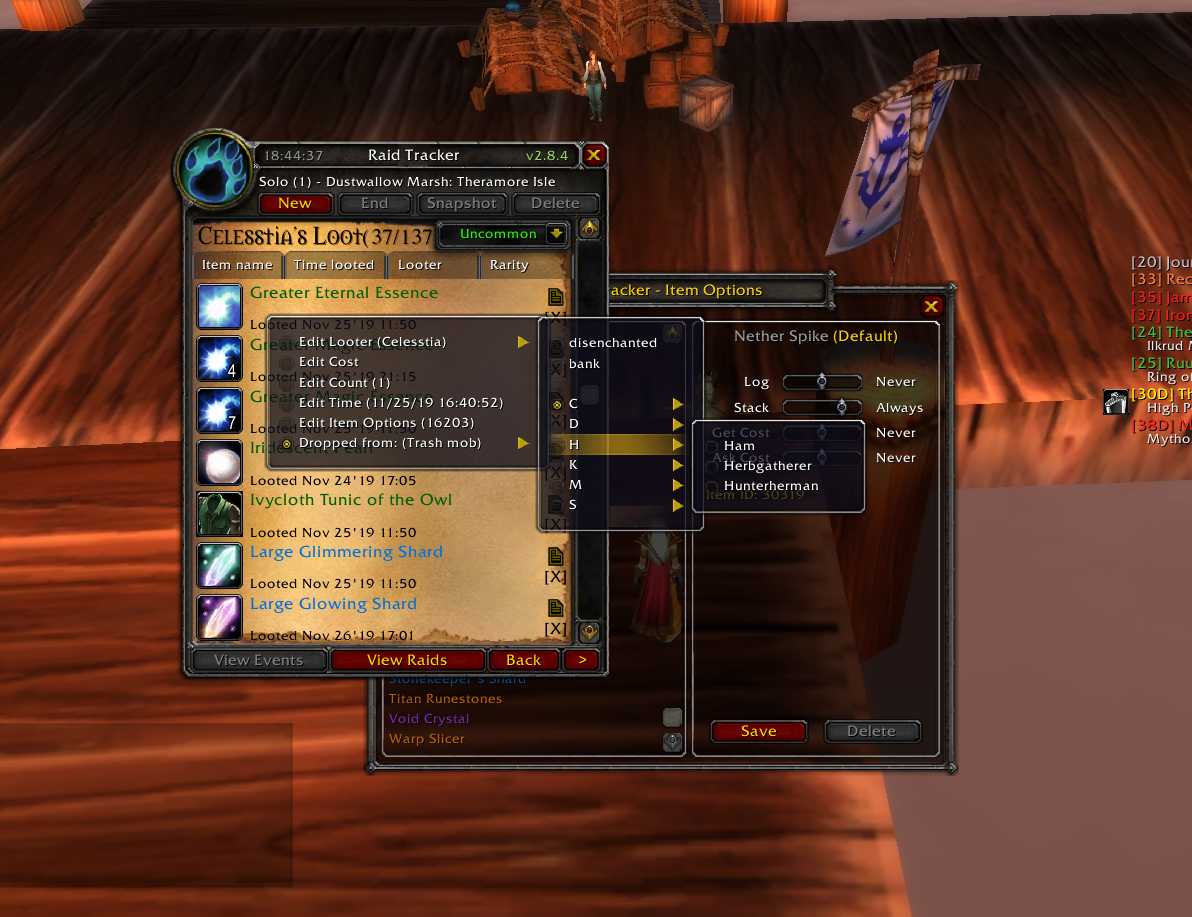
Task: Sort list by Looter column
Action: (420, 265)
